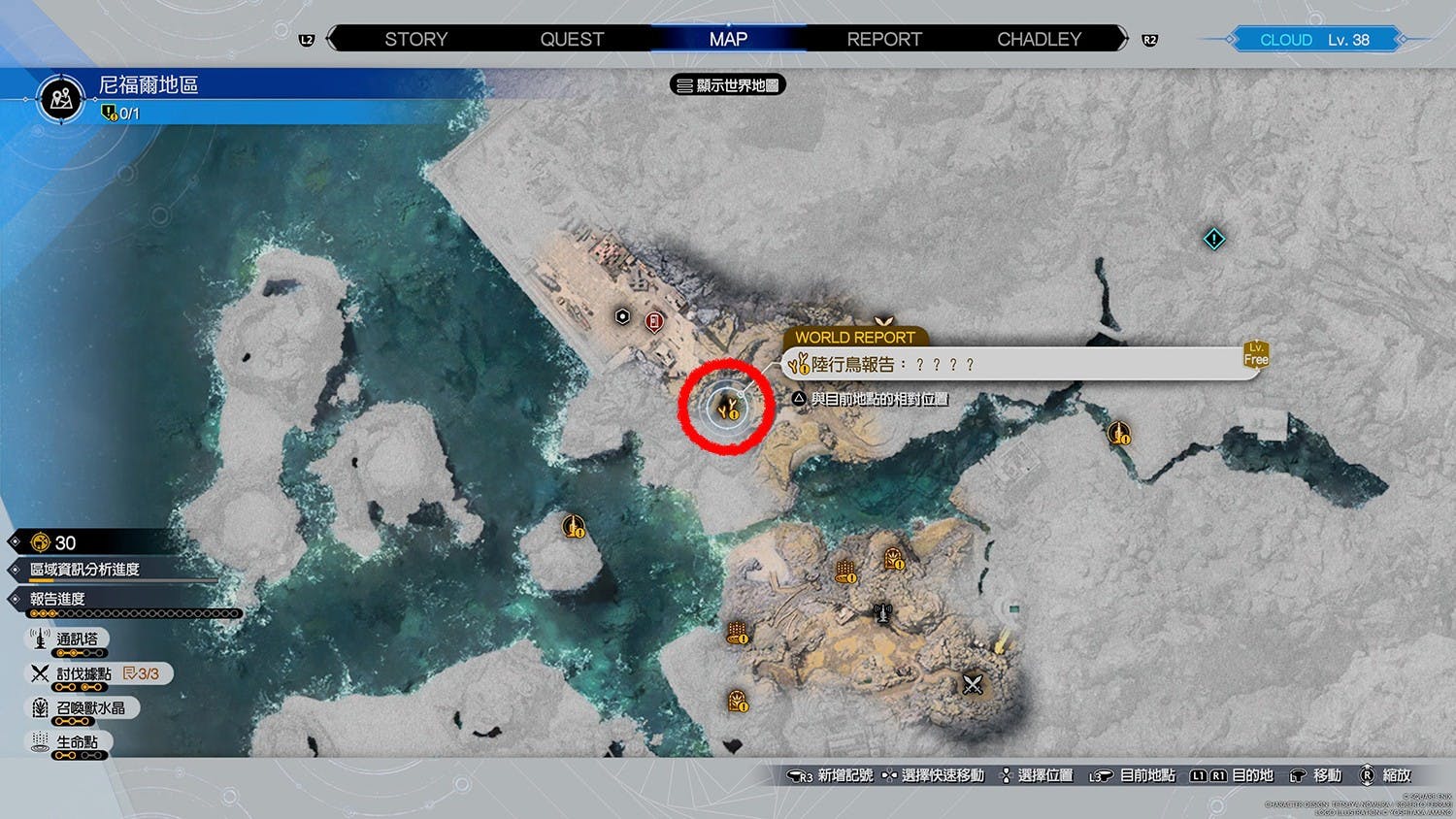The height and width of the screenshot is (819, 1456).
Task: Choose the crossed swords combat marker
Action: pos(973,685)
